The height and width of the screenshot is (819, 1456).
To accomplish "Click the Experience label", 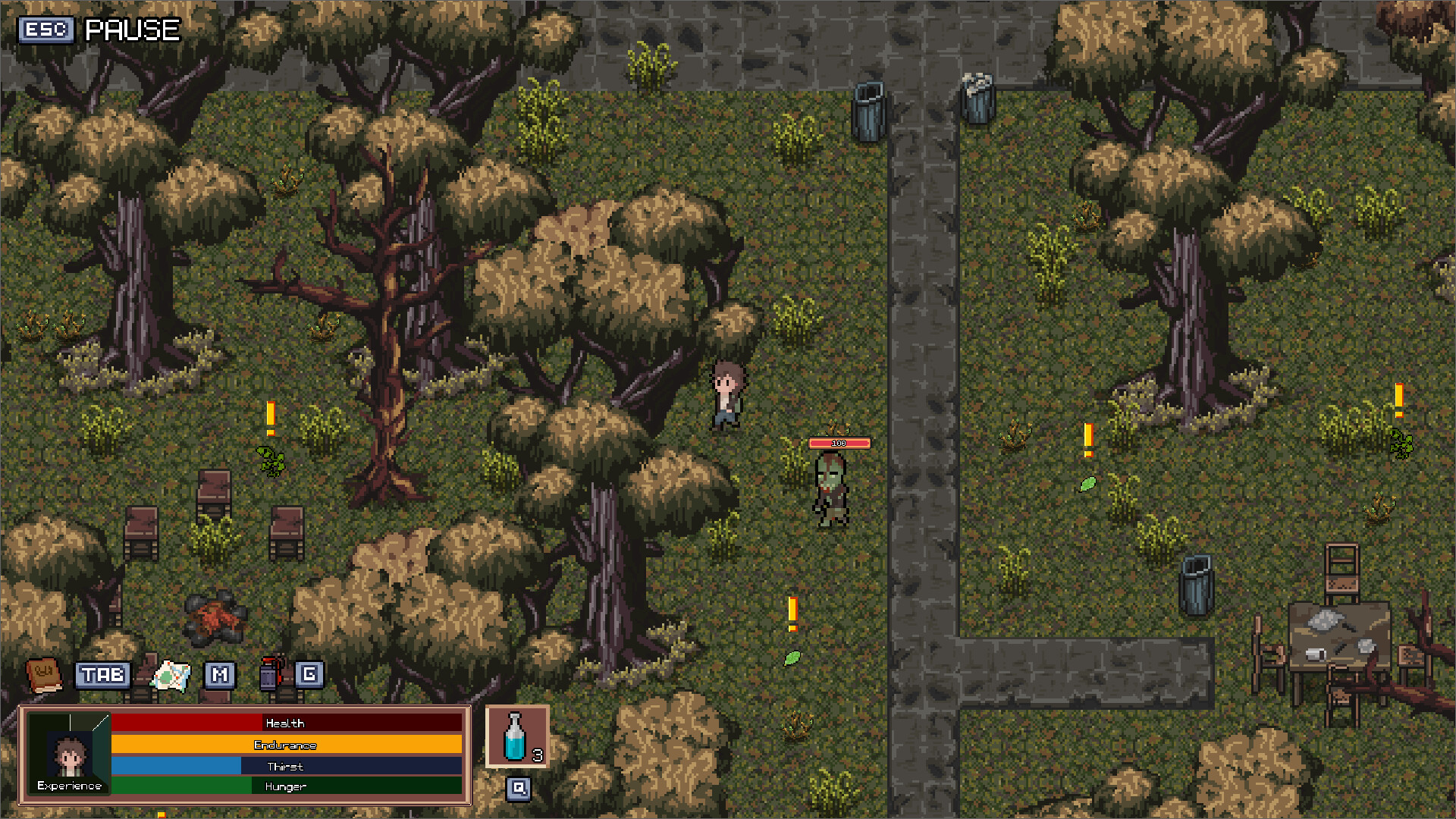I will click(x=71, y=786).
